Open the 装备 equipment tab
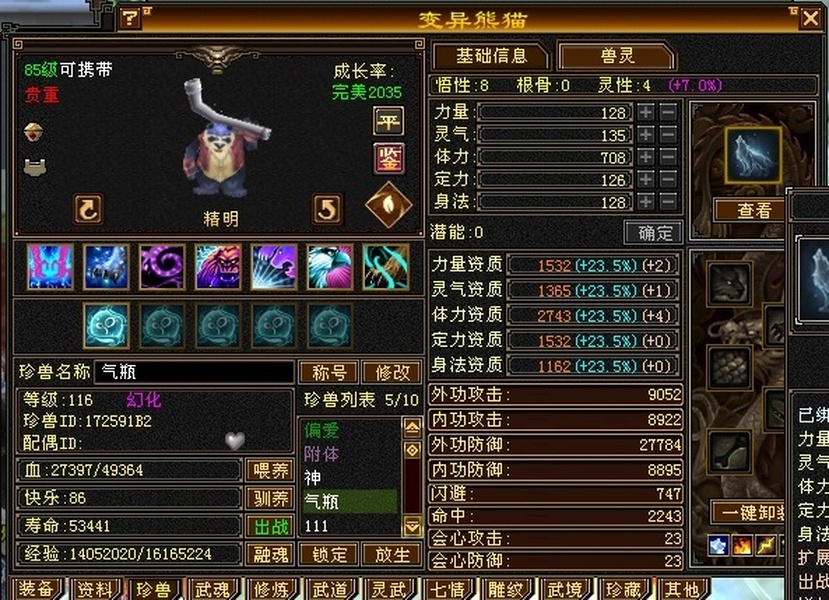The image size is (829, 600). (x=36, y=588)
